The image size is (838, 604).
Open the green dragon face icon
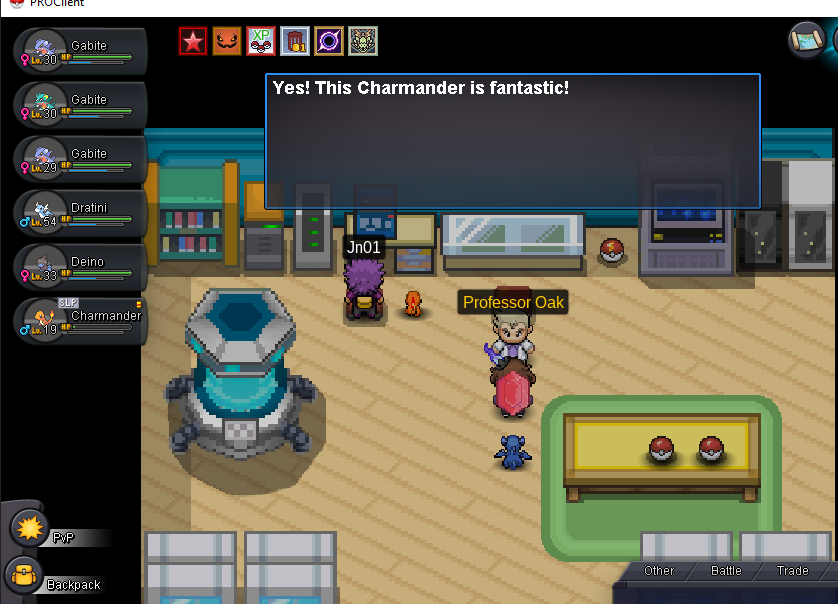(x=363, y=41)
